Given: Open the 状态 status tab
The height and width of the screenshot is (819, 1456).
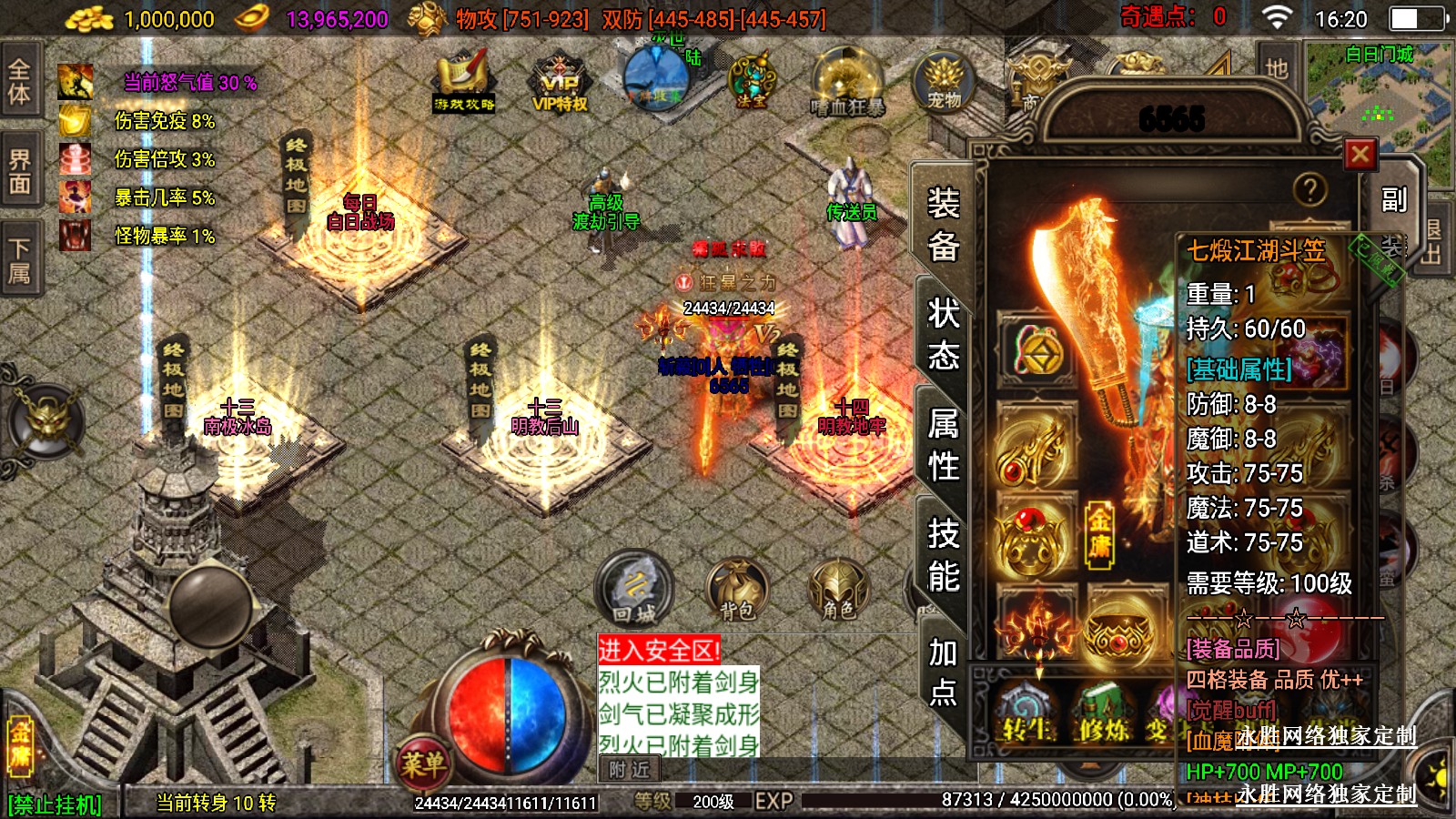Looking at the screenshot, I should [944, 334].
